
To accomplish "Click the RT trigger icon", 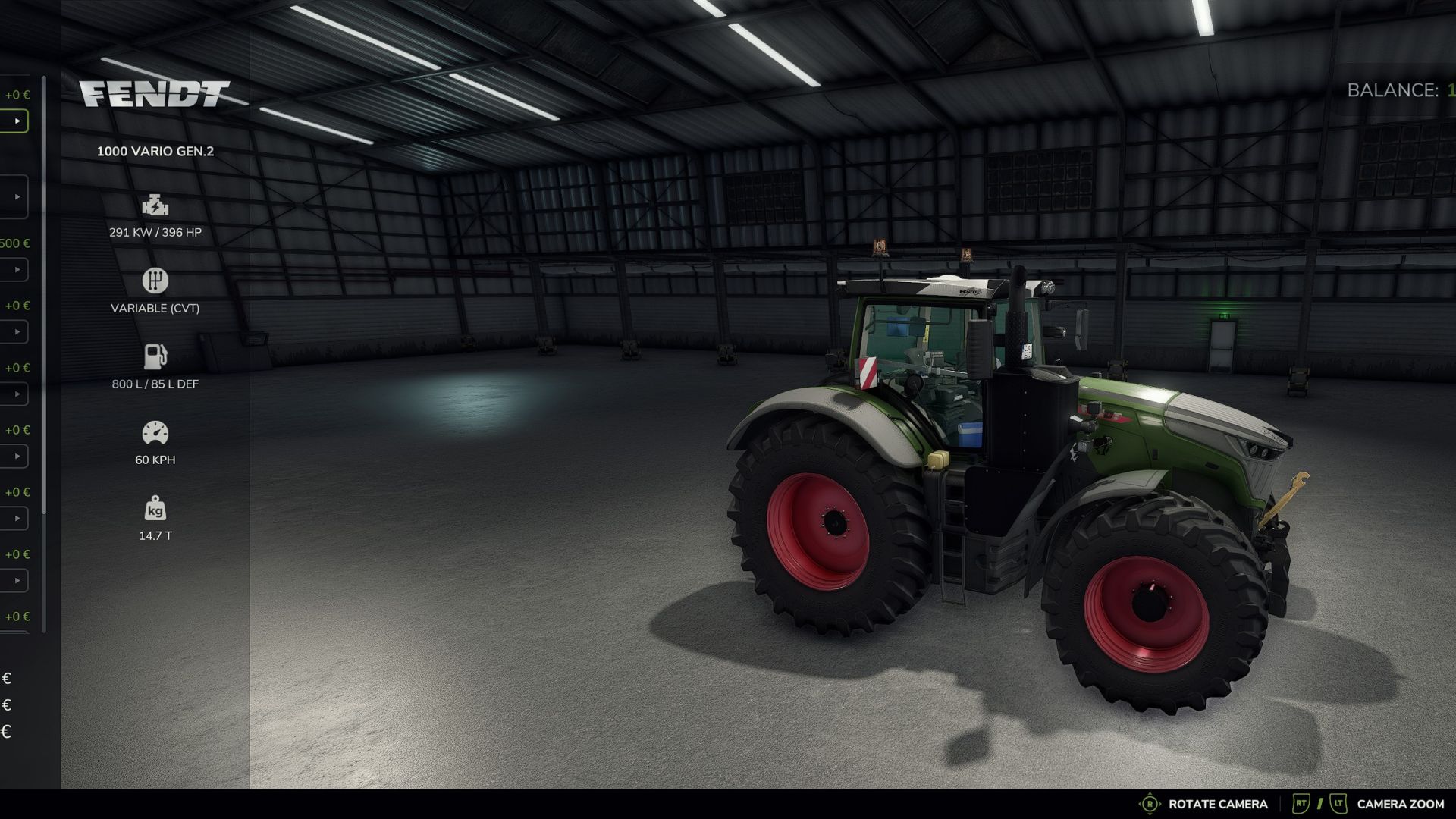I will pyautogui.click(x=1300, y=803).
